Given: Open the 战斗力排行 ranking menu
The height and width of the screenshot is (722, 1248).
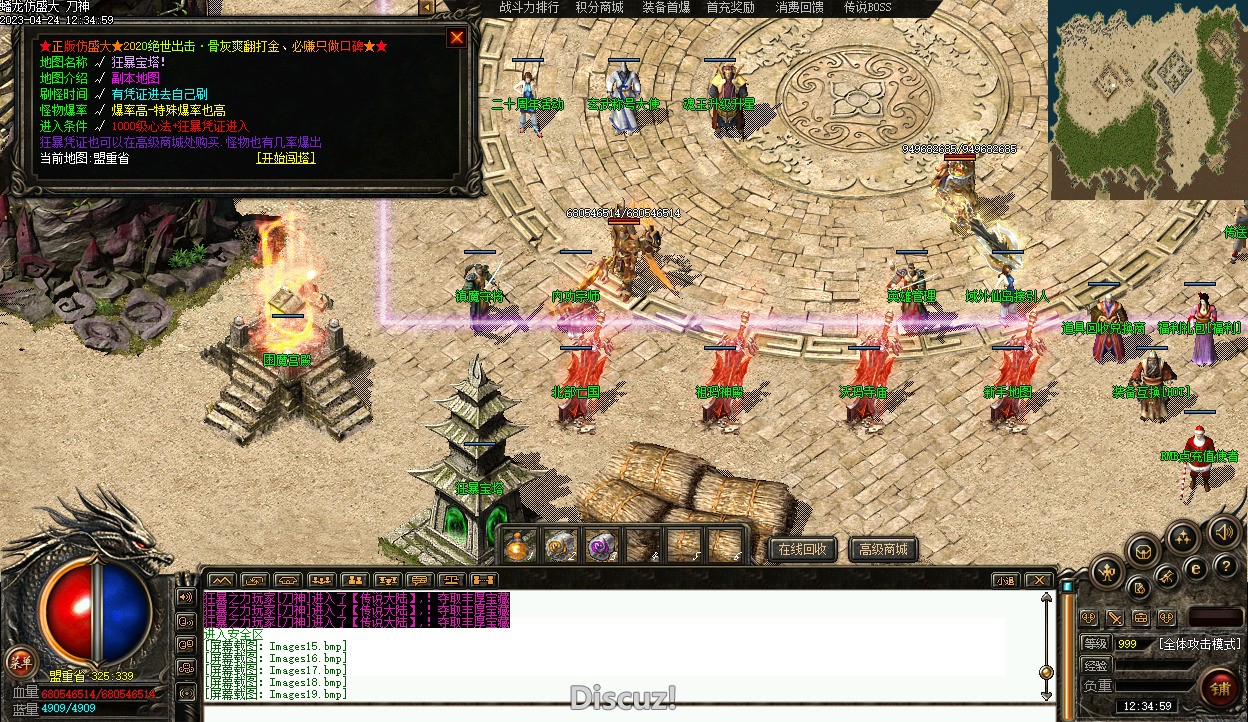Looking at the screenshot, I should click(529, 8).
